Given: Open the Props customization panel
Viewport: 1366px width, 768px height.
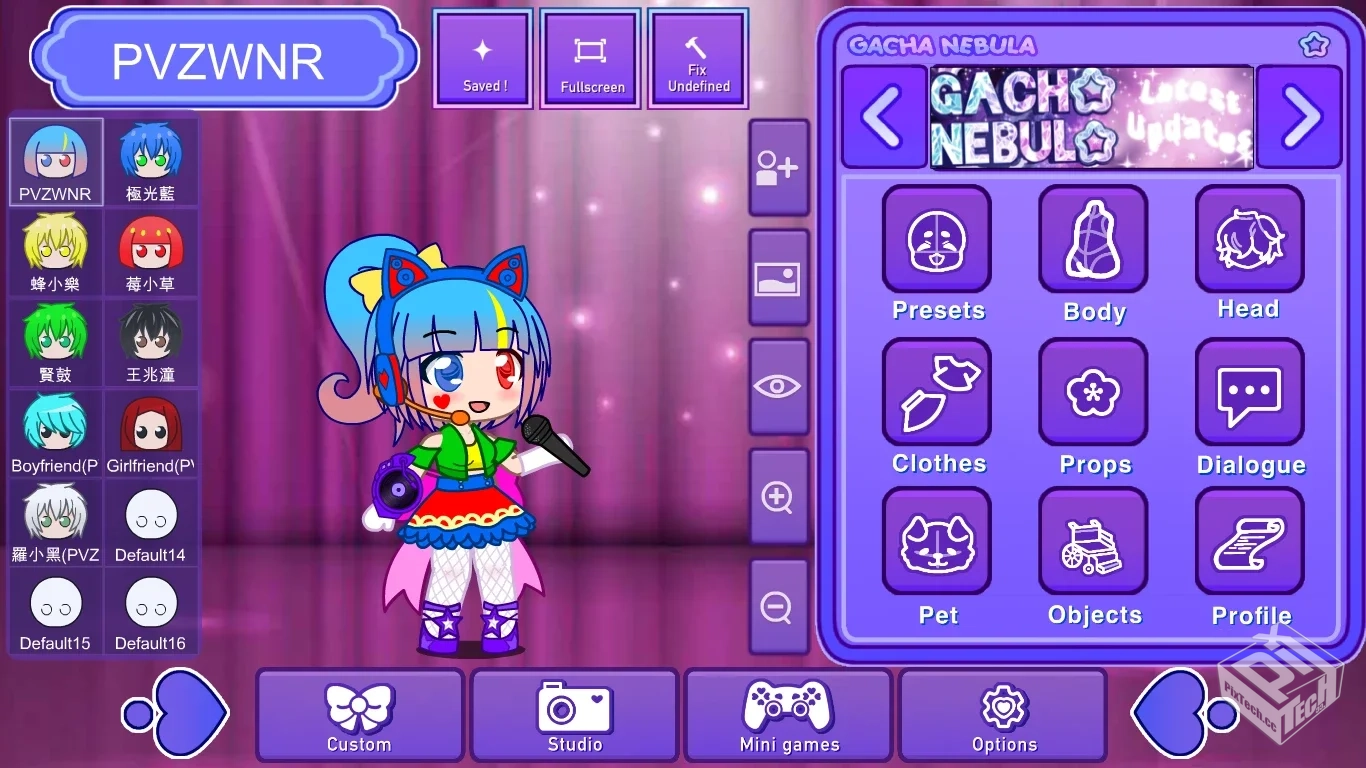Looking at the screenshot, I should pos(1093,391).
